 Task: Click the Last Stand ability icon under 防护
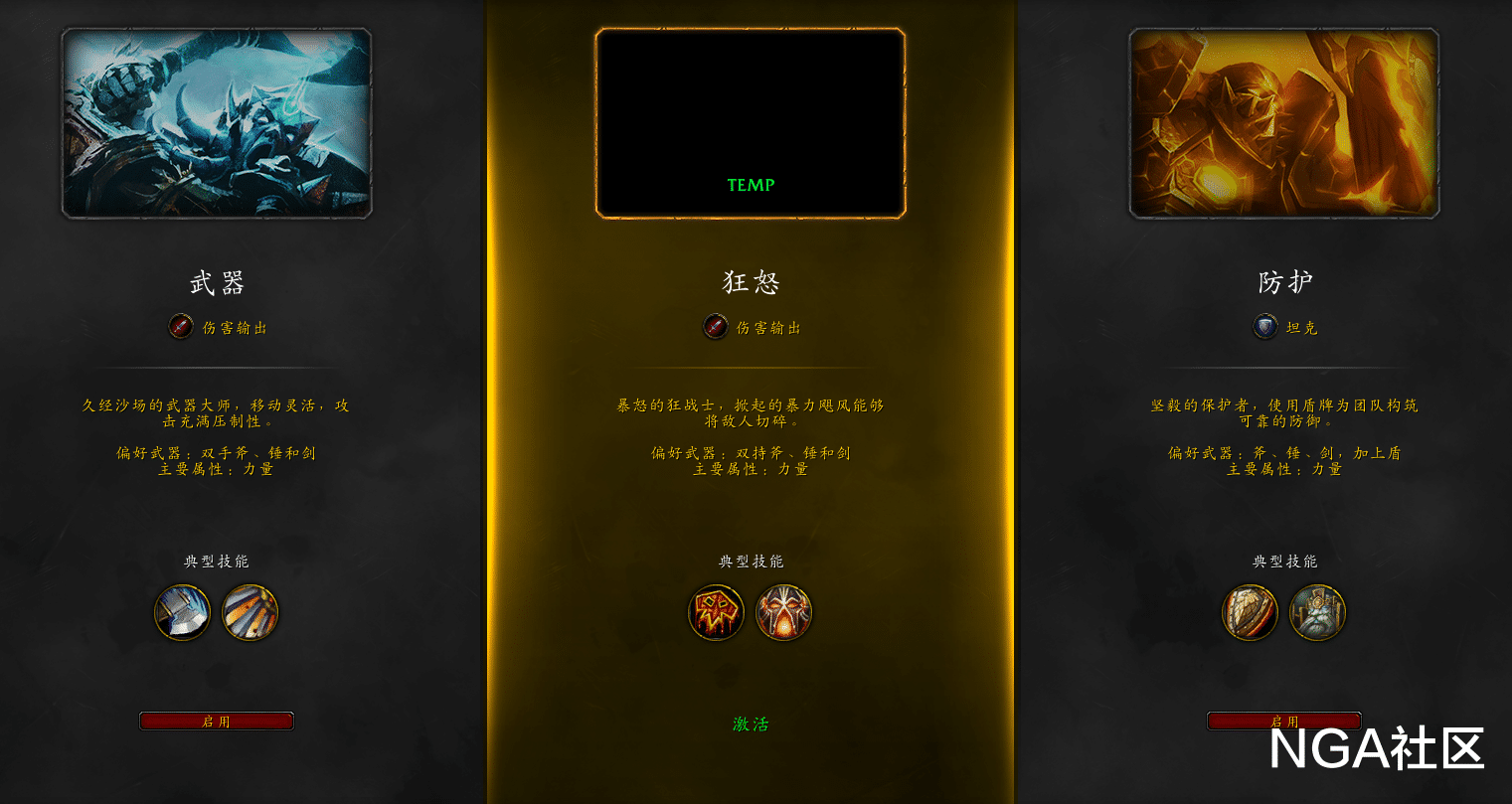coord(1317,613)
